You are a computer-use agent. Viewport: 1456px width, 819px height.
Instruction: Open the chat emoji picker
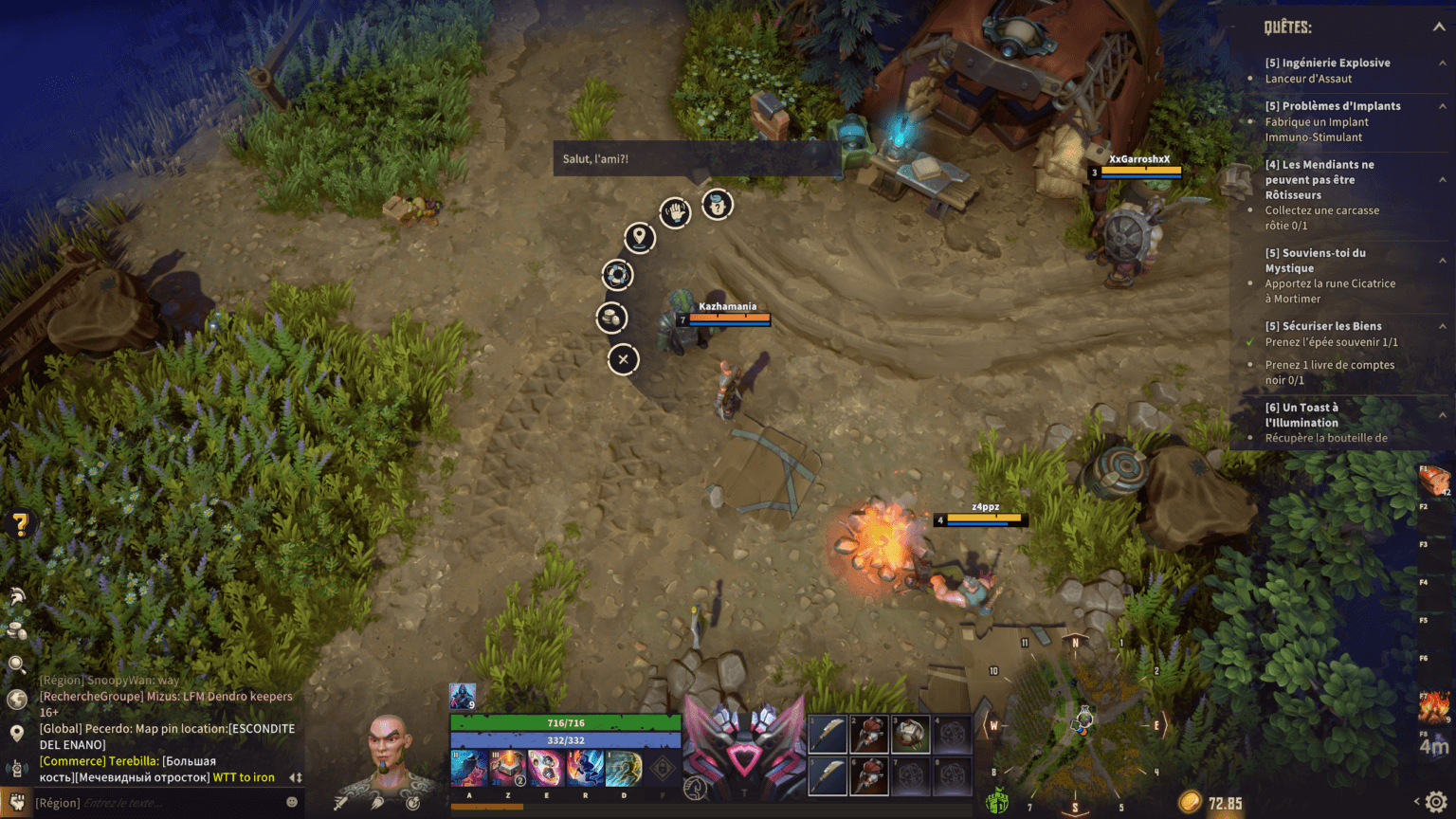point(292,802)
